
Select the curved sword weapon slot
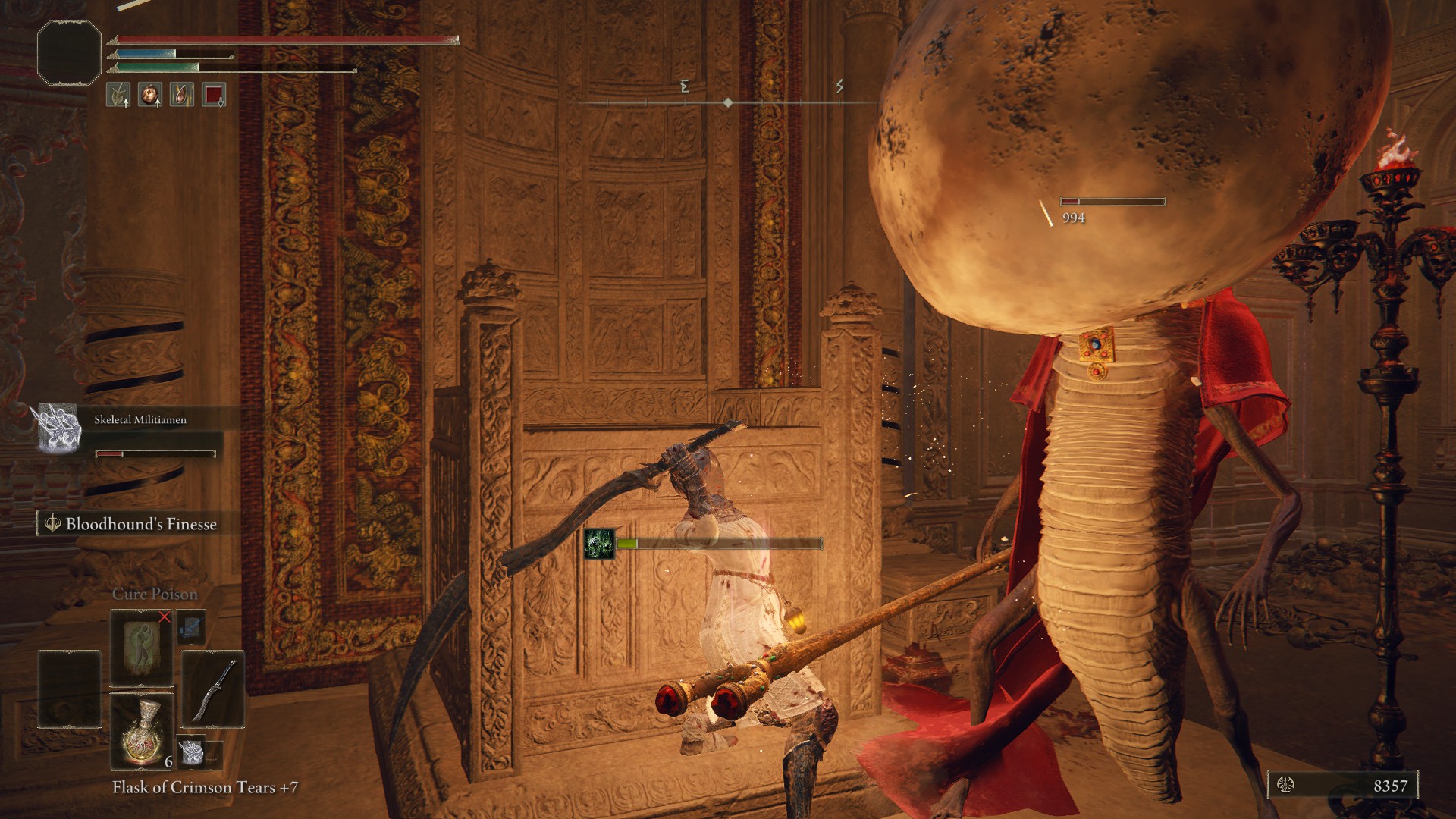[x=213, y=689]
